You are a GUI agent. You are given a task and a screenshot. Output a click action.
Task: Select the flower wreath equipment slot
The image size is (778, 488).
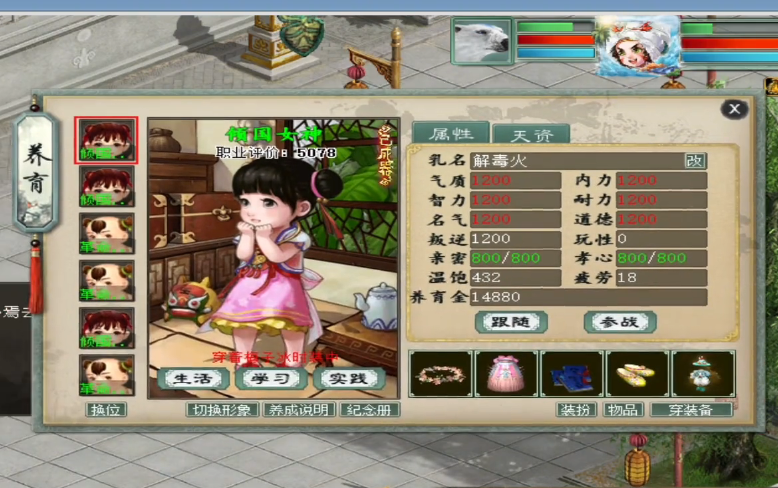pyautogui.click(x=441, y=373)
